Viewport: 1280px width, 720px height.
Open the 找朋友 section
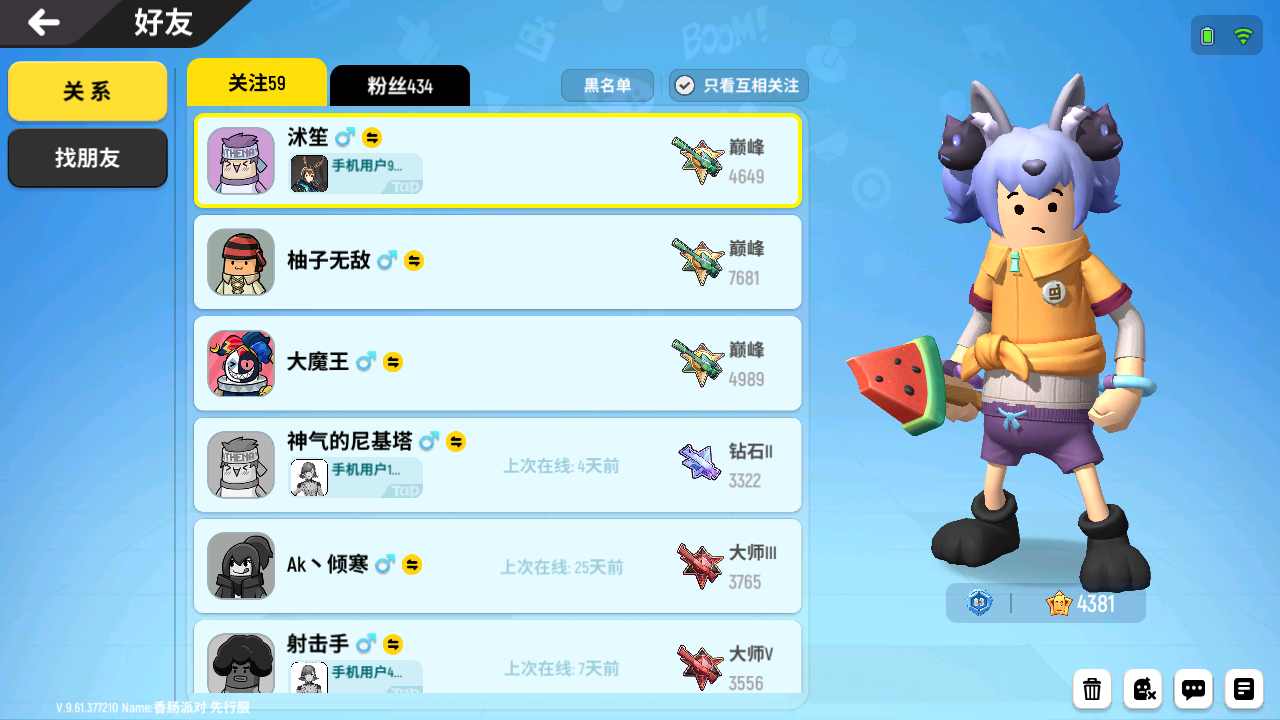(x=87, y=158)
